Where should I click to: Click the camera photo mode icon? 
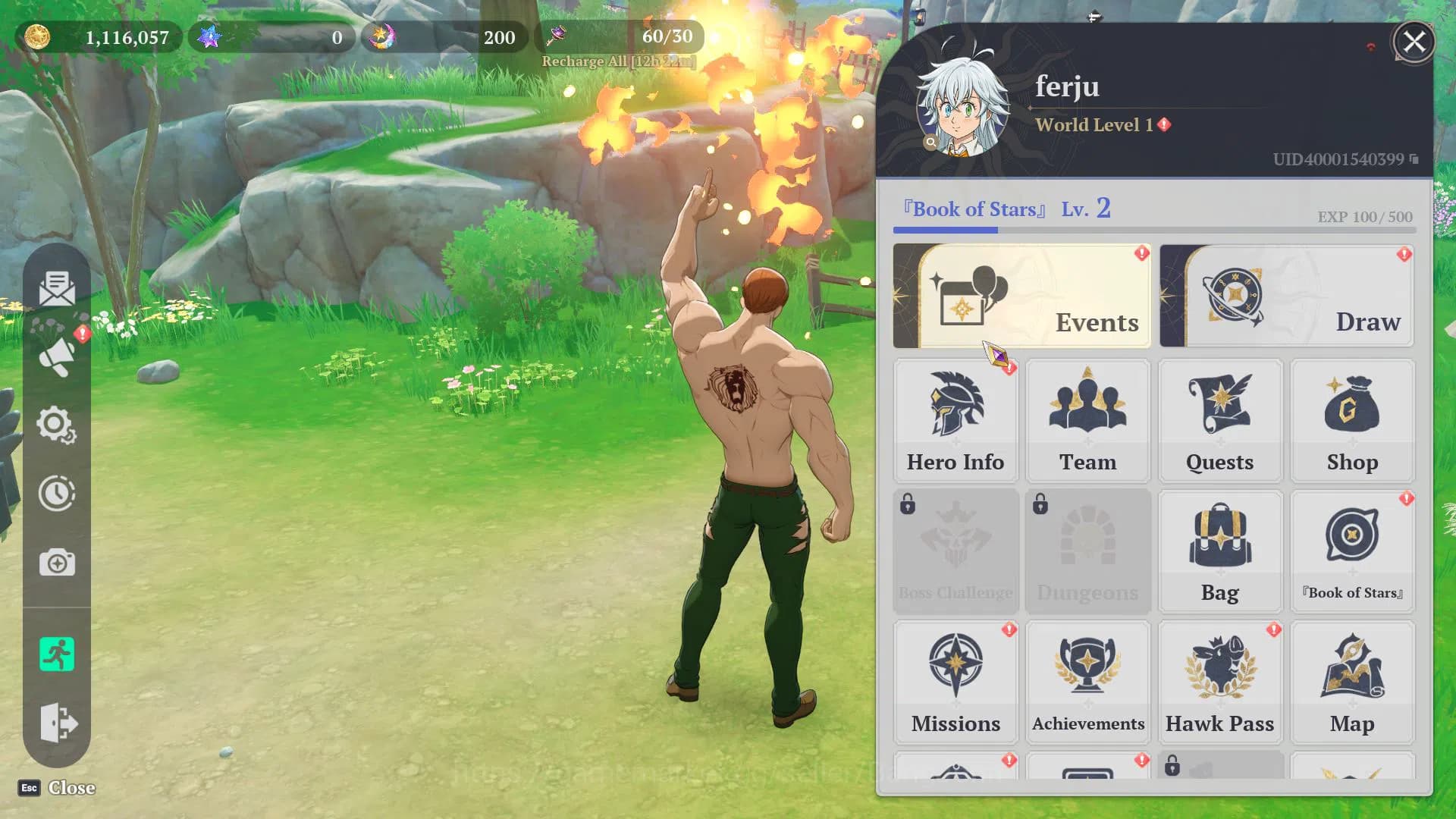57,563
